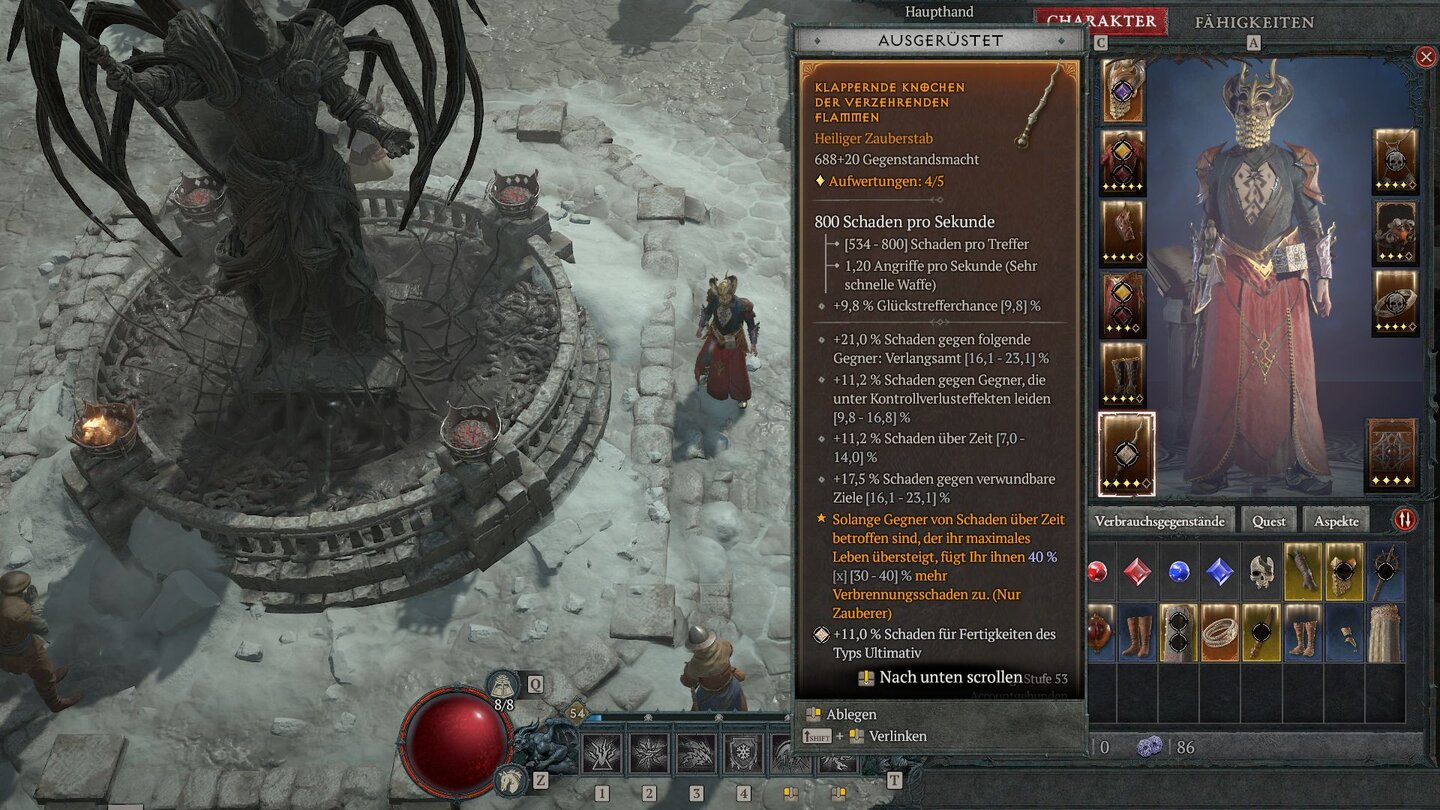Activate the horse mount icon
The width and height of the screenshot is (1440, 810).
coord(509,778)
